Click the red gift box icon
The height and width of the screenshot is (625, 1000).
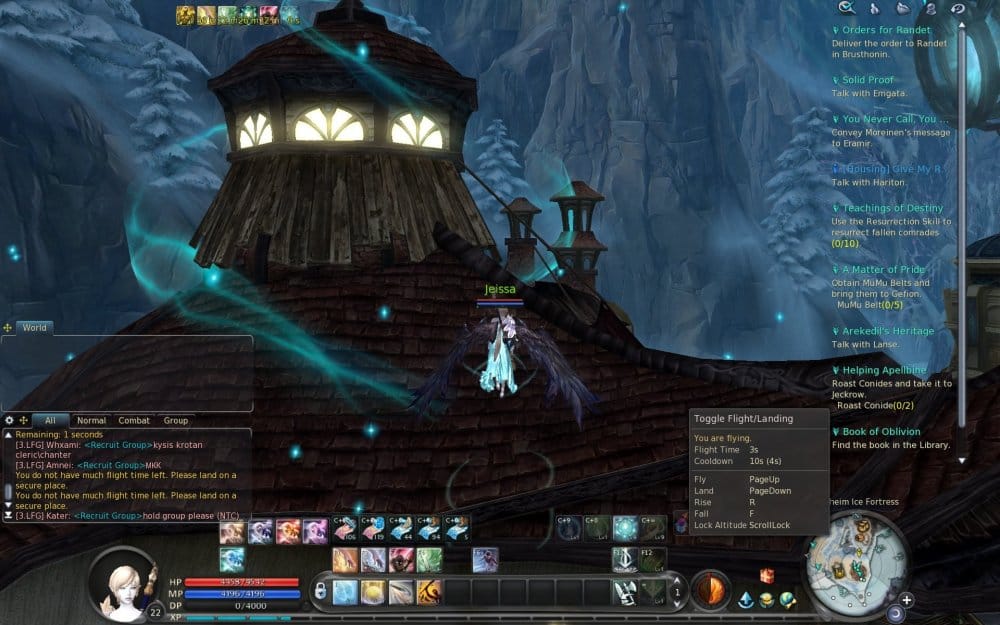[x=767, y=575]
